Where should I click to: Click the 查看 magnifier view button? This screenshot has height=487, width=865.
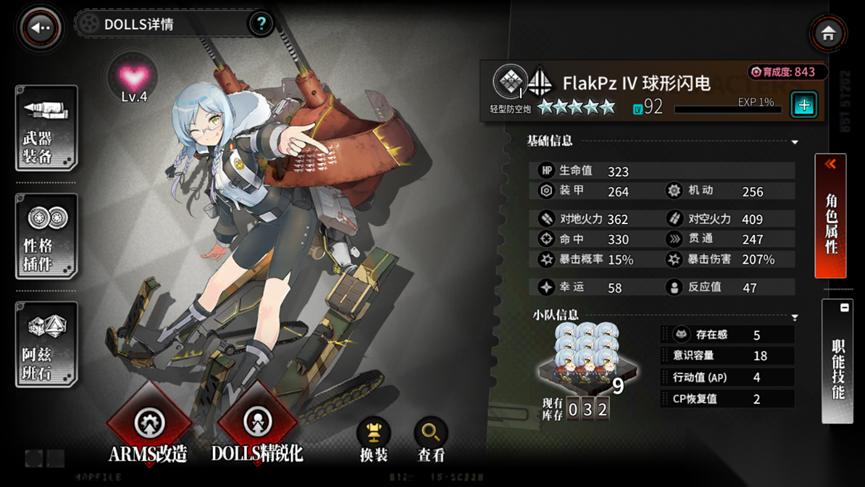coord(431,438)
